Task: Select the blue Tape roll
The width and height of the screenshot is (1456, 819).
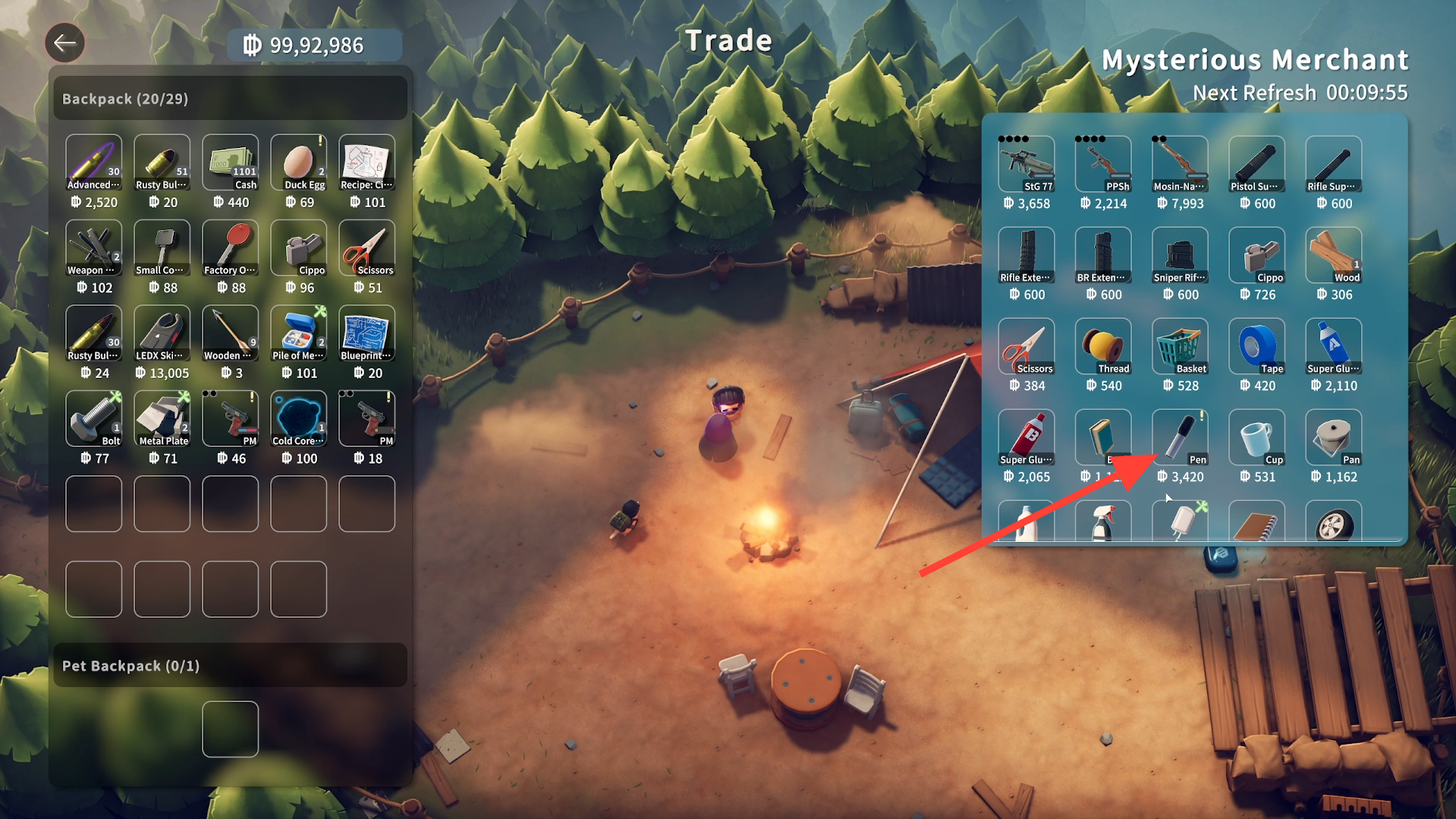Action: (1256, 347)
